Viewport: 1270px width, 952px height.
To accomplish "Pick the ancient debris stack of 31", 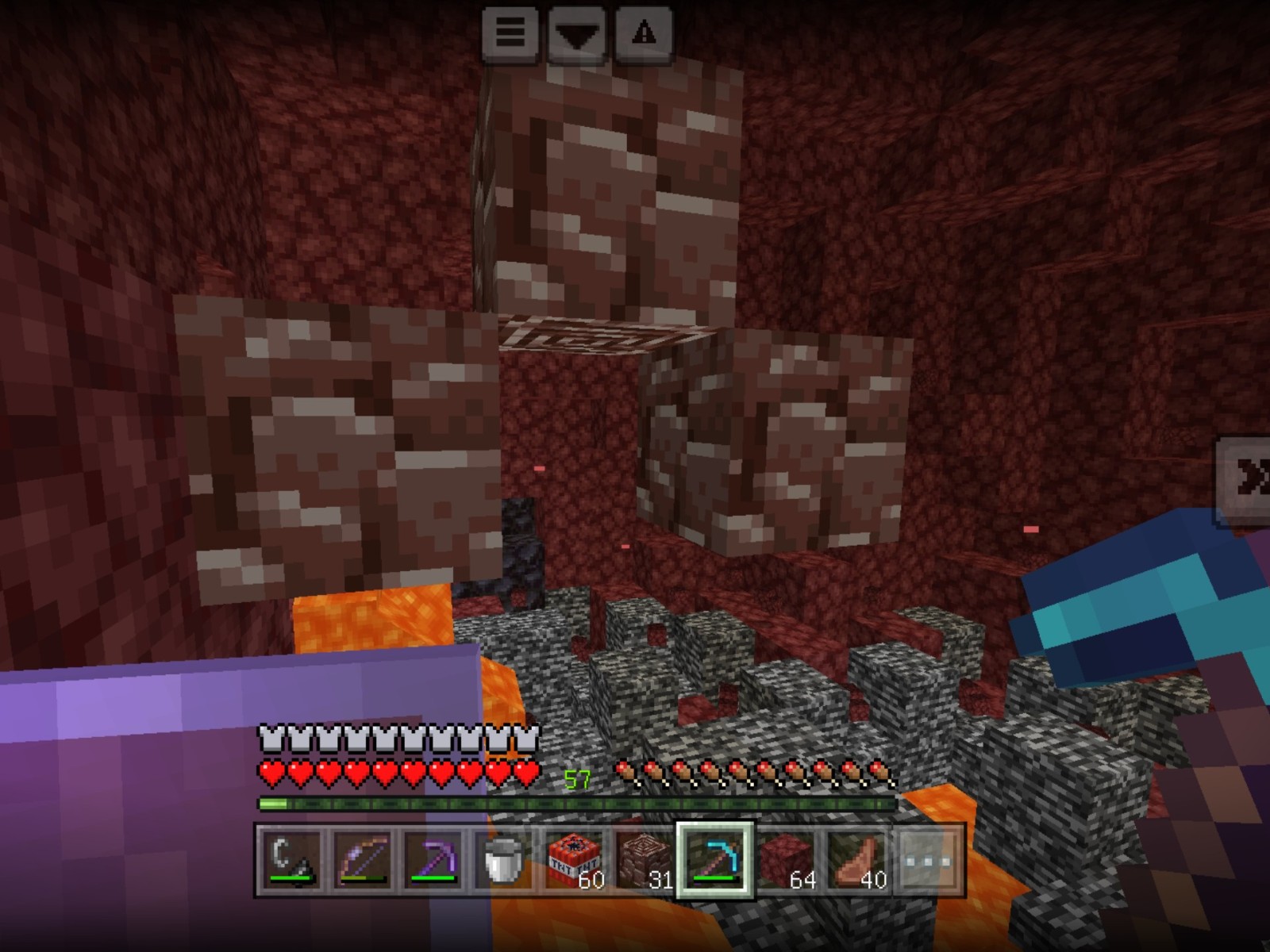I will (x=644, y=860).
